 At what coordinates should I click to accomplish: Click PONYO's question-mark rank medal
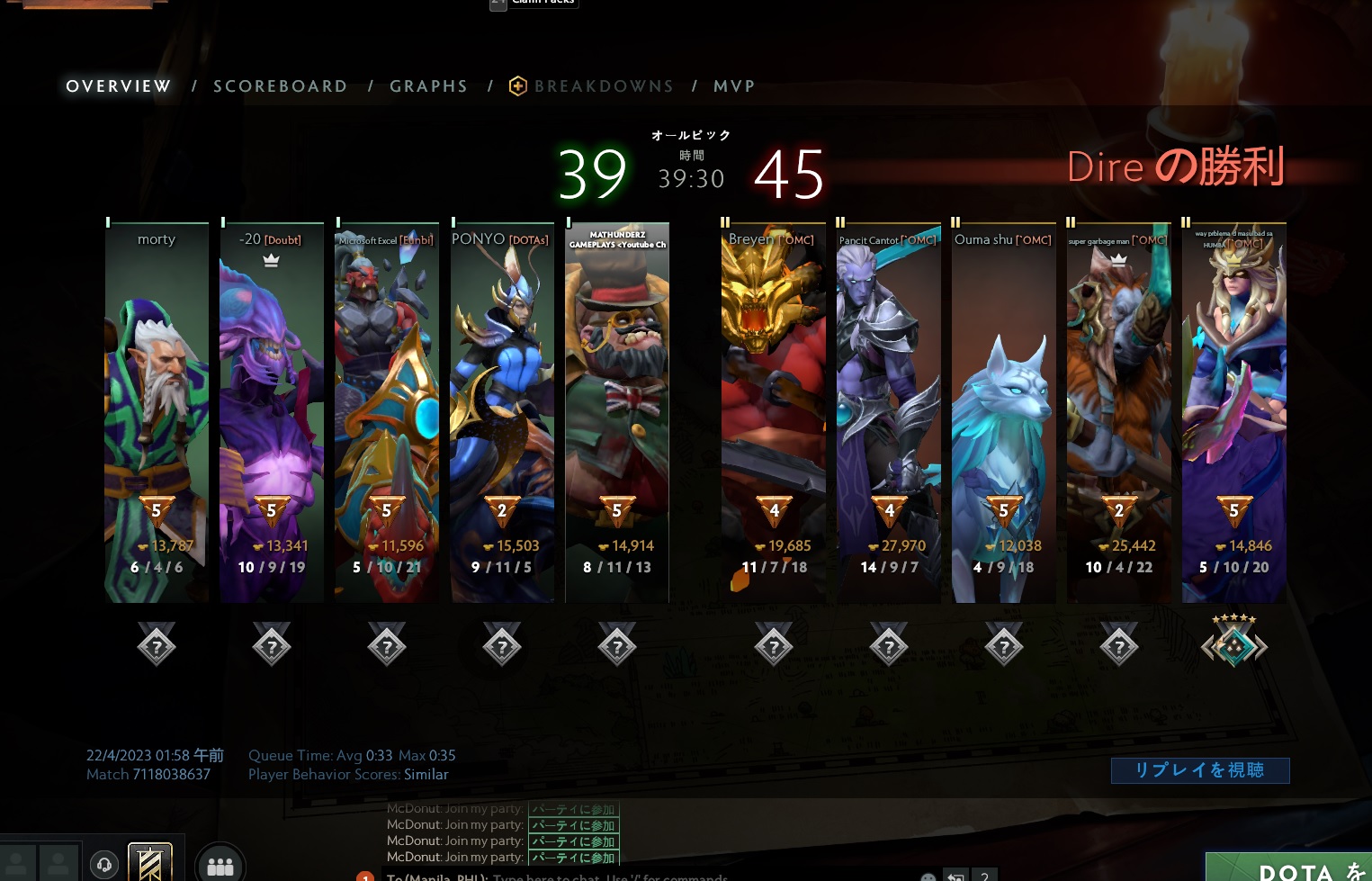pos(501,644)
